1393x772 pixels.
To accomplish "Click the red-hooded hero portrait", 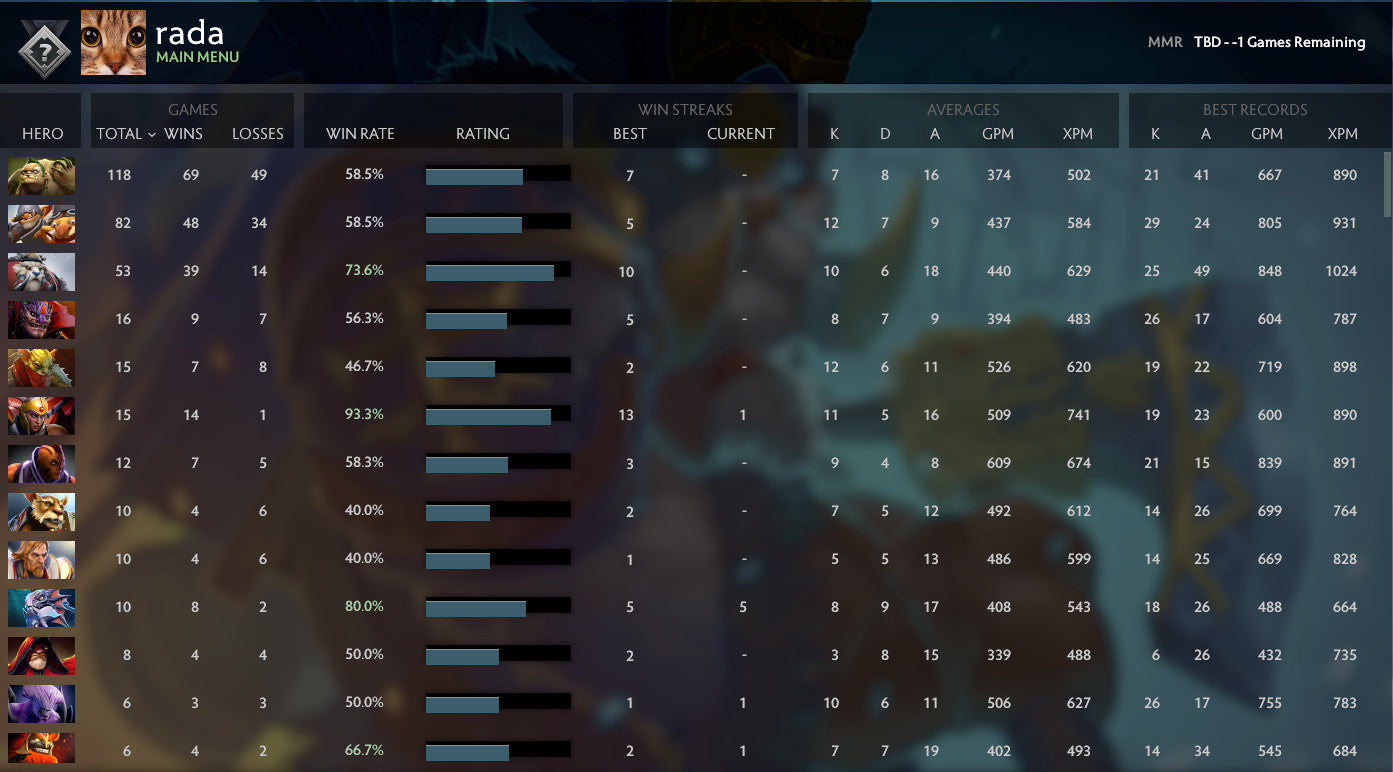I will click(41, 655).
